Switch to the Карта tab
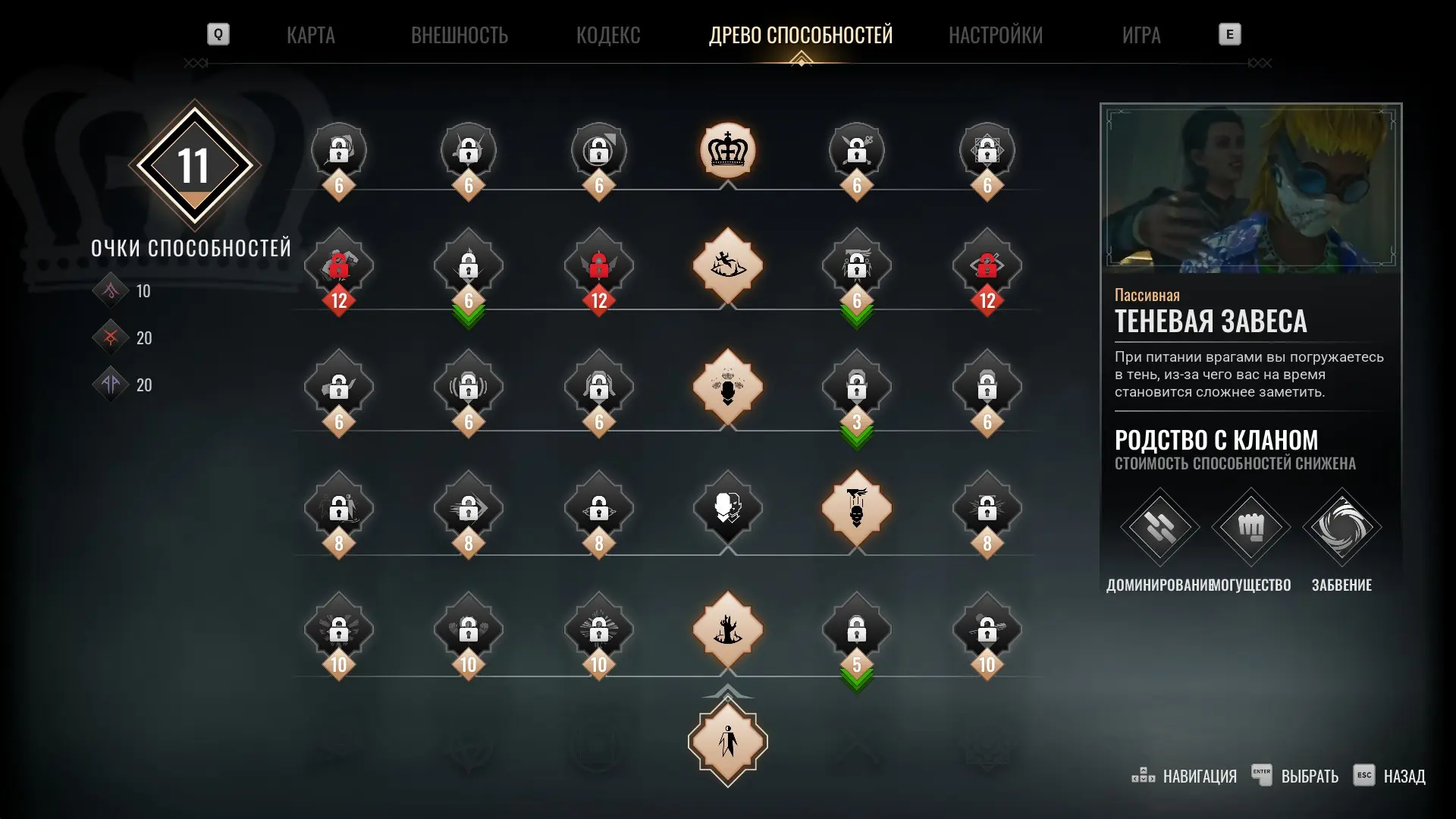Screen dimensions: 1456x819 click(x=310, y=35)
